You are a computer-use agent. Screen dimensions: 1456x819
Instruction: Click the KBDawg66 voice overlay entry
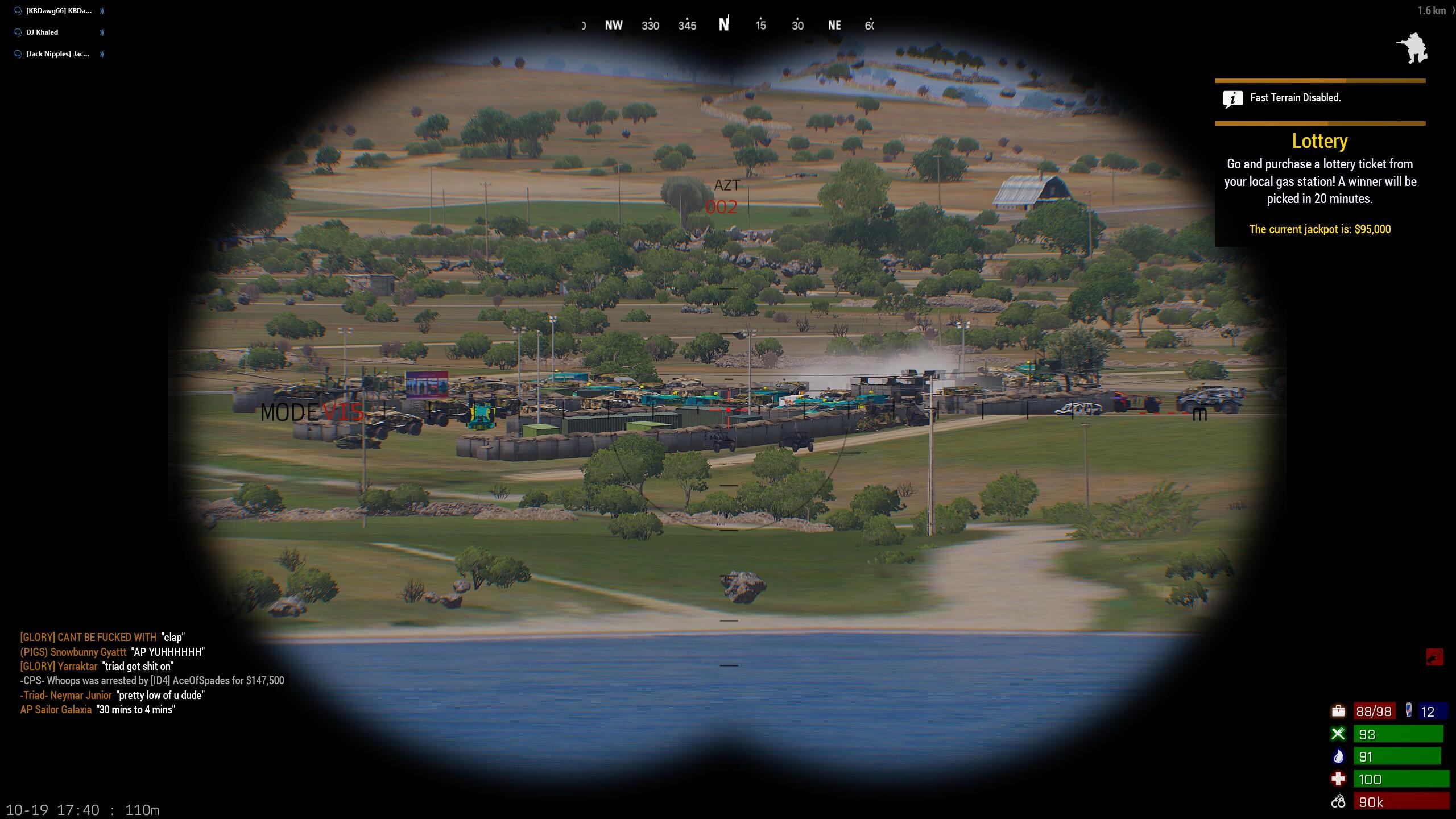(x=58, y=11)
